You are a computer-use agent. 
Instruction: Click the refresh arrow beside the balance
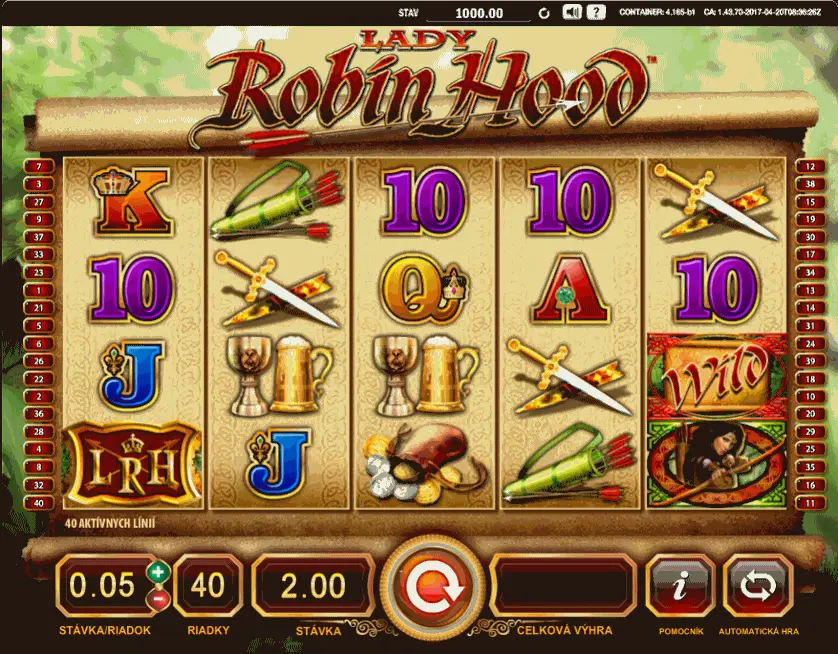(544, 14)
